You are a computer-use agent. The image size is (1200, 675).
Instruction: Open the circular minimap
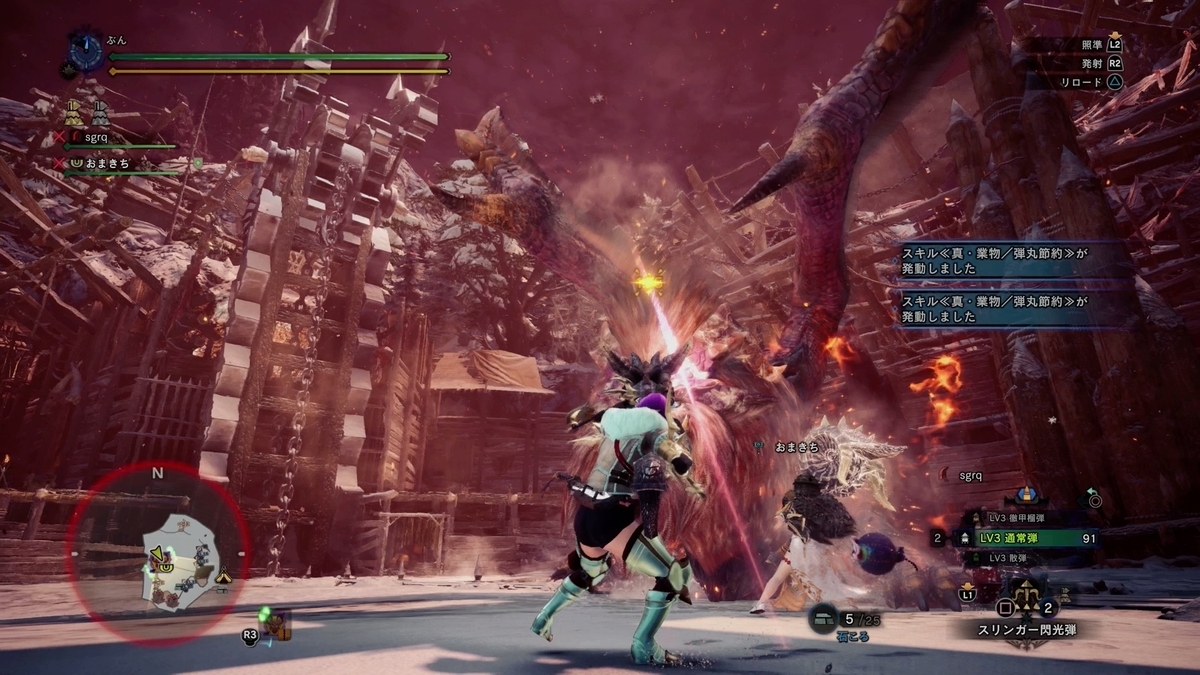tap(158, 553)
